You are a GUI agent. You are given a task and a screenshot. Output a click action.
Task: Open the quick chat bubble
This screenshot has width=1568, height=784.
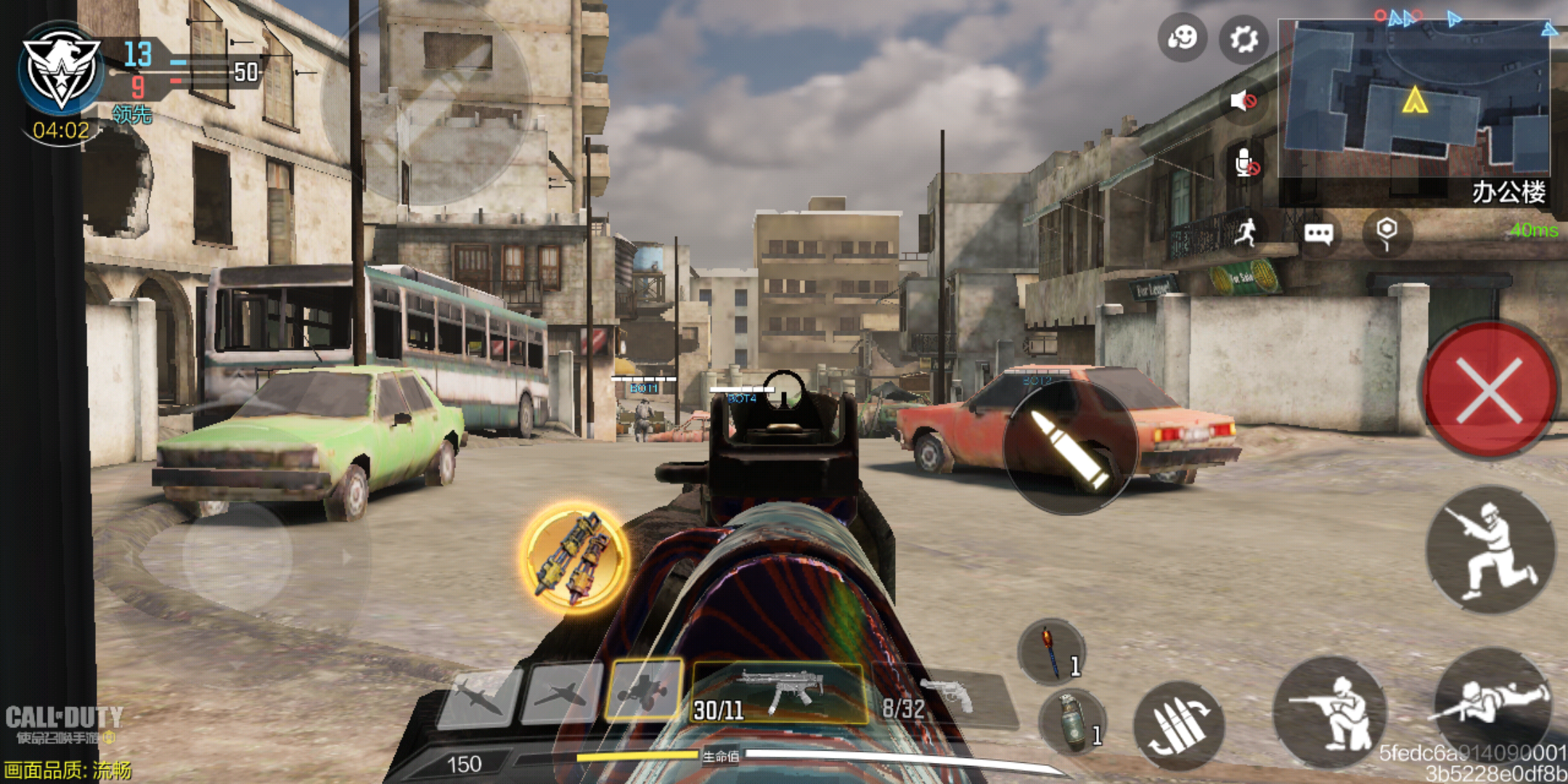click(x=1318, y=234)
